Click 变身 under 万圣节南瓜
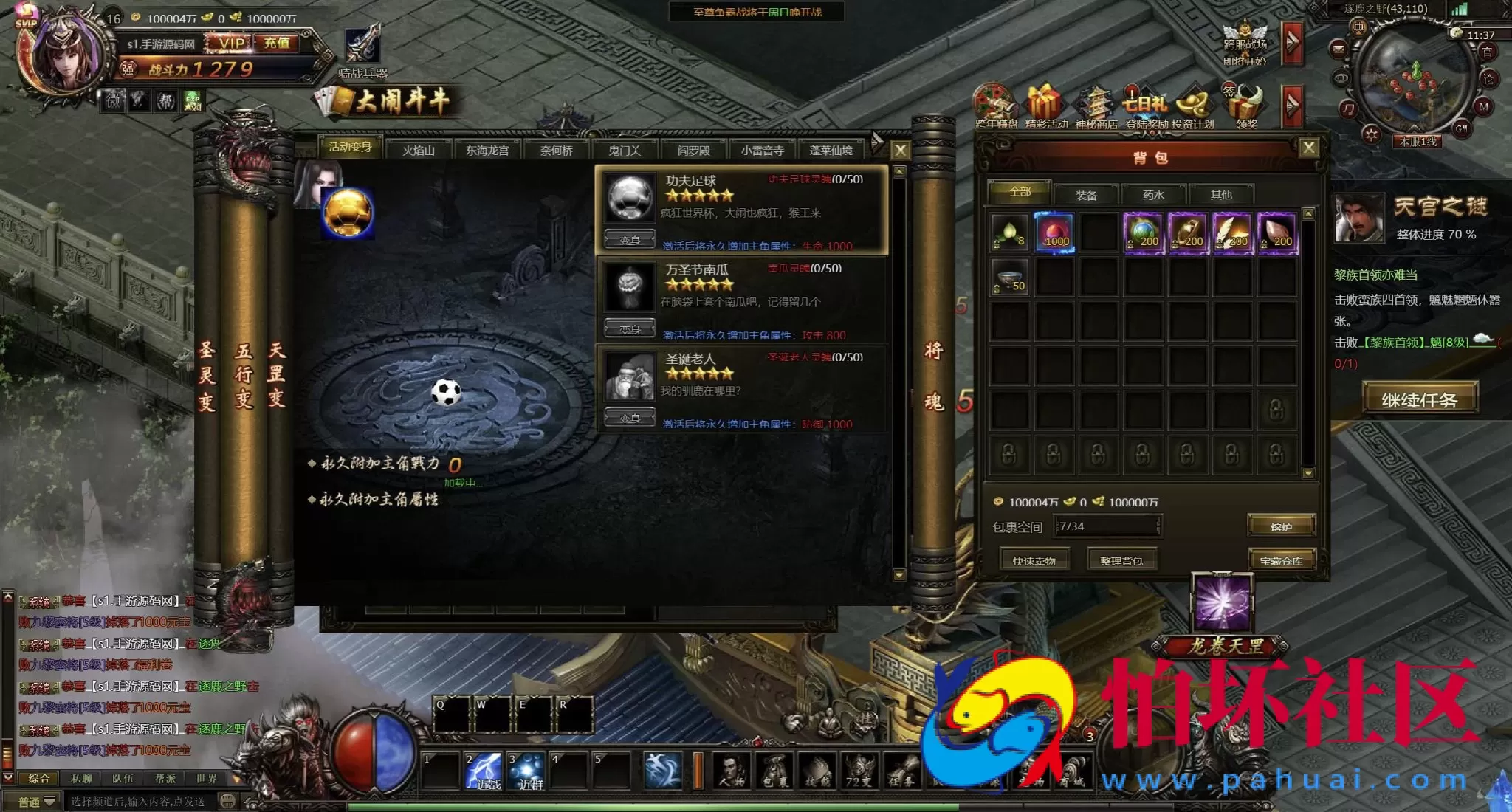Viewport: 1512px width, 812px height. (629, 328)
